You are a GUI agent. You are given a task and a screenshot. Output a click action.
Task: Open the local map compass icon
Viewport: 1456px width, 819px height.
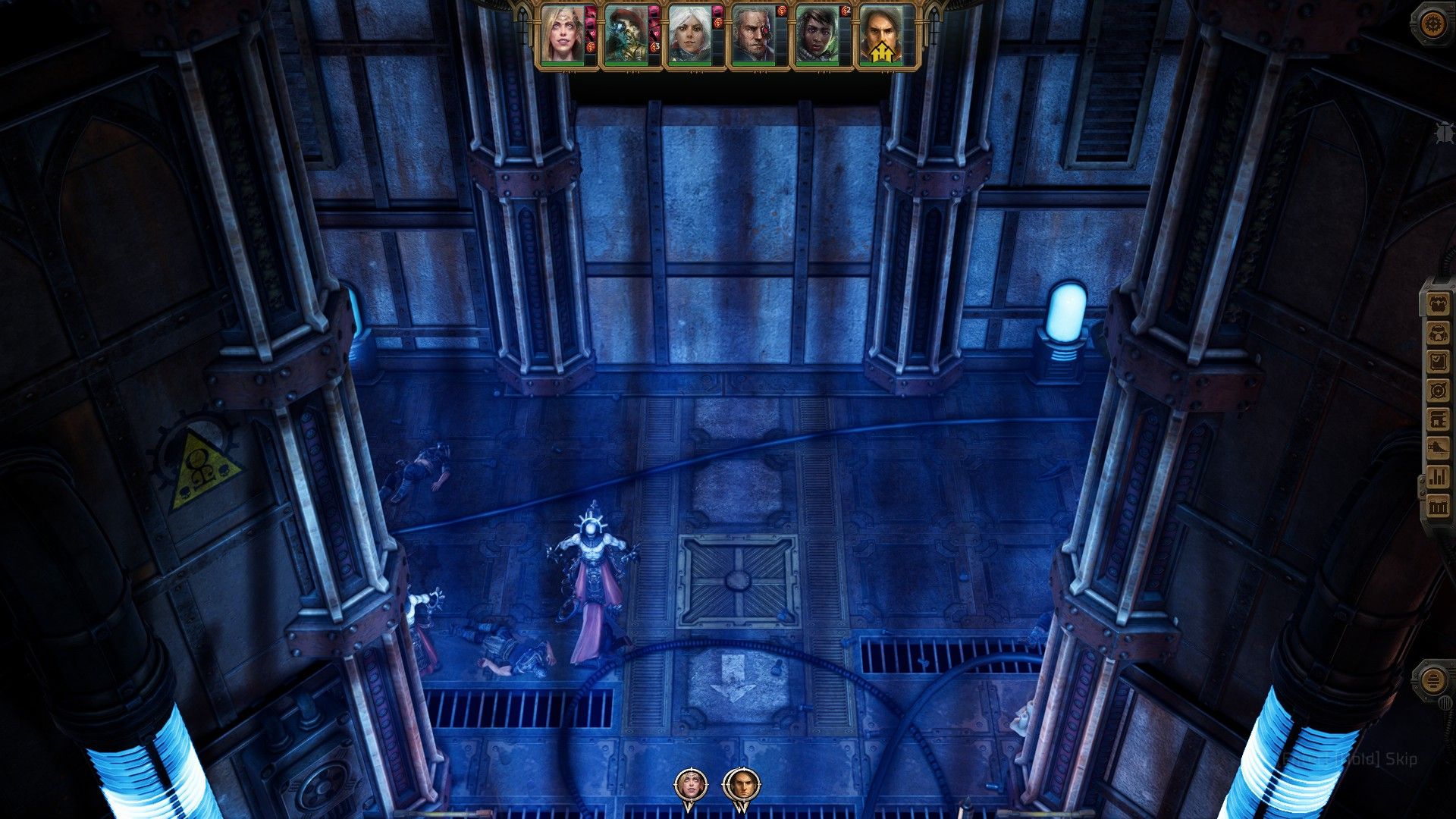(1437, 390)
